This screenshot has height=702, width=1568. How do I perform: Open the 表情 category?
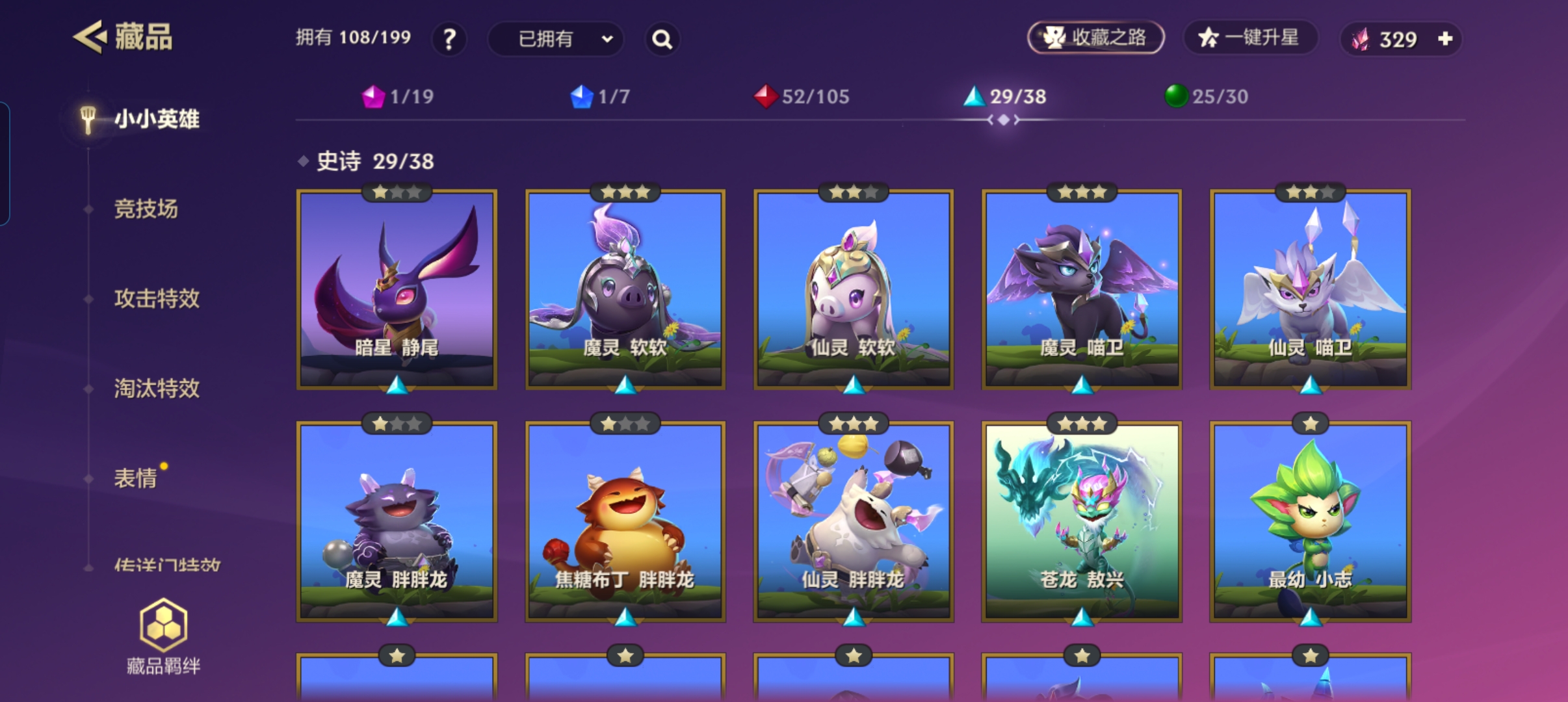[136, 478]
